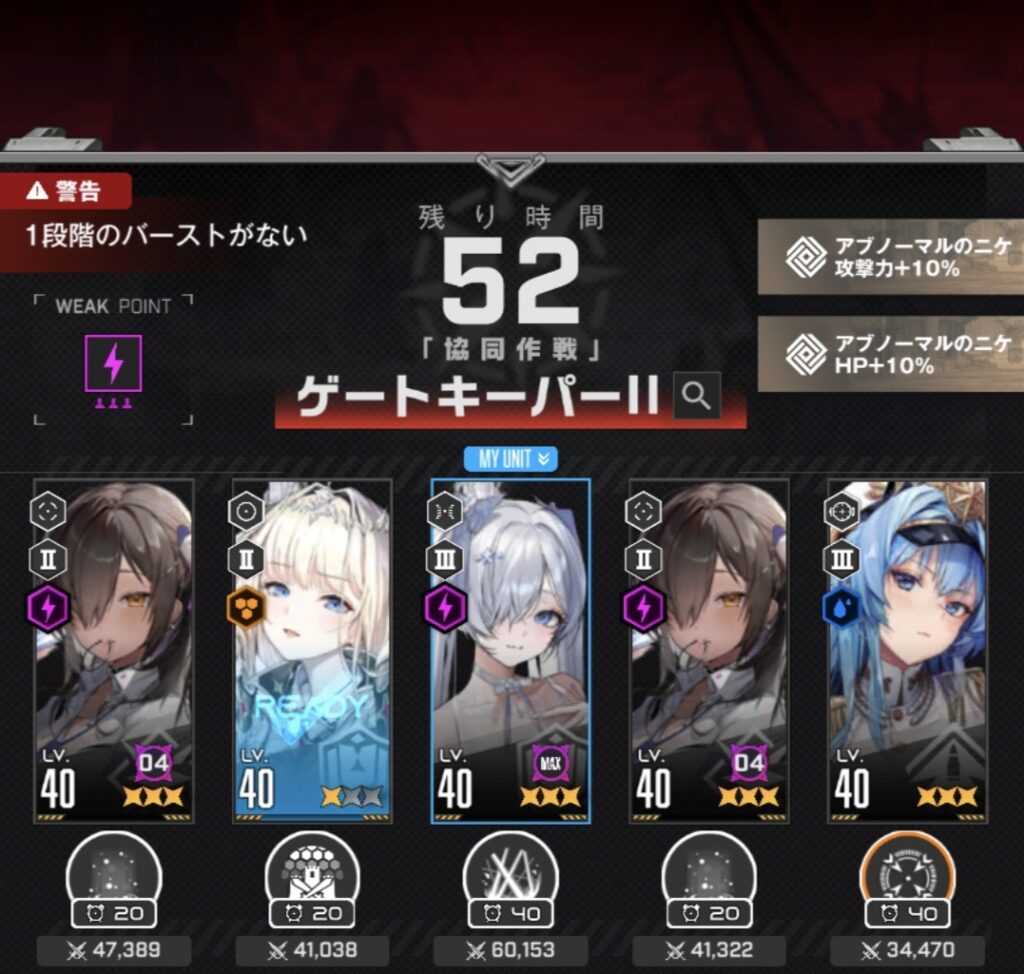
Task: Inspect the electric weak point icon
Action: [x=114, y=363]
